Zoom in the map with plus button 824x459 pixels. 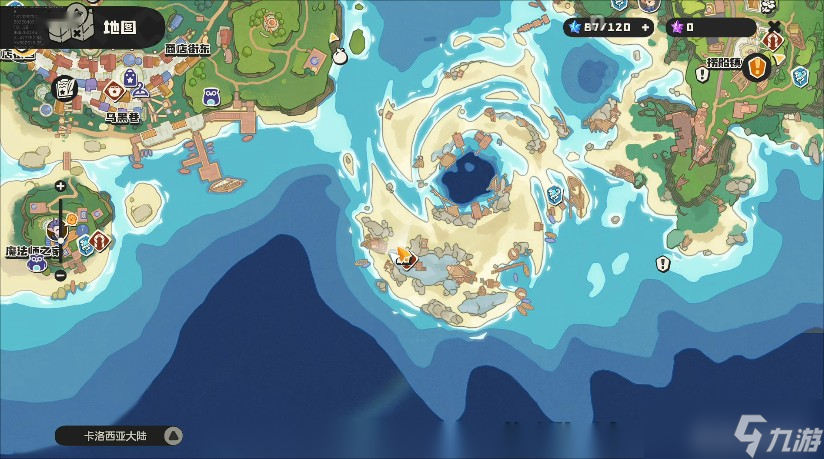[x=60, y=186]
